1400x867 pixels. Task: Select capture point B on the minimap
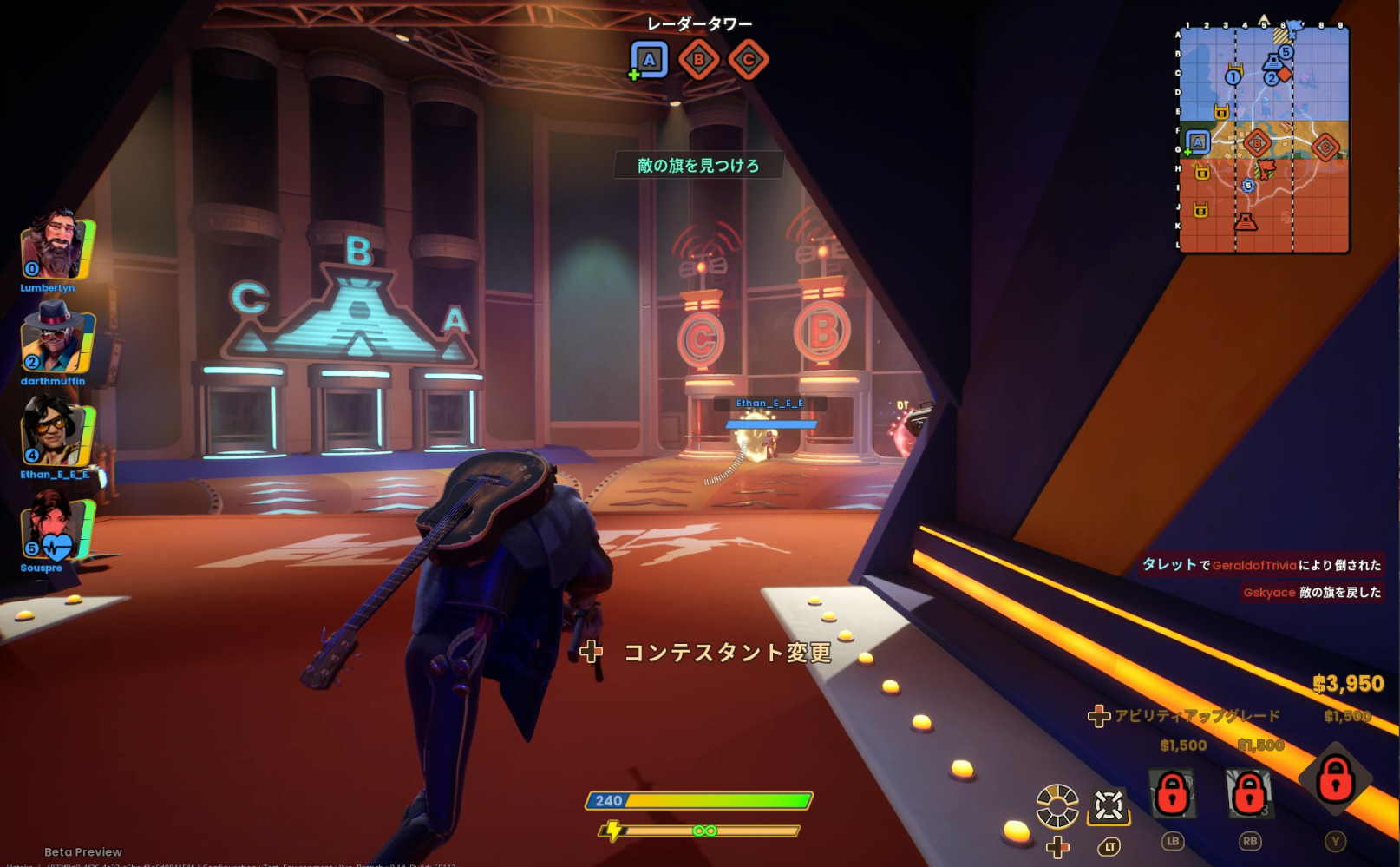pyautogui.click(x=1257, y=143)
